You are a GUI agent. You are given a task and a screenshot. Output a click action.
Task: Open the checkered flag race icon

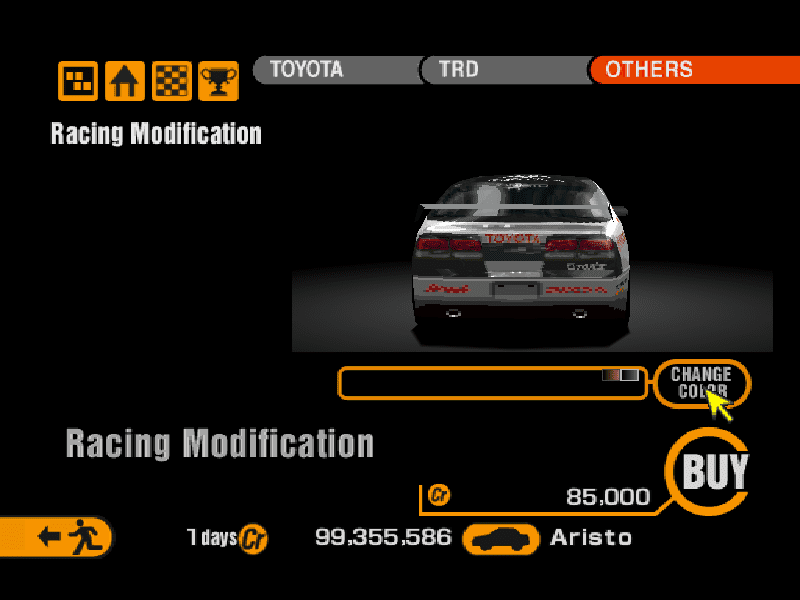171,81
